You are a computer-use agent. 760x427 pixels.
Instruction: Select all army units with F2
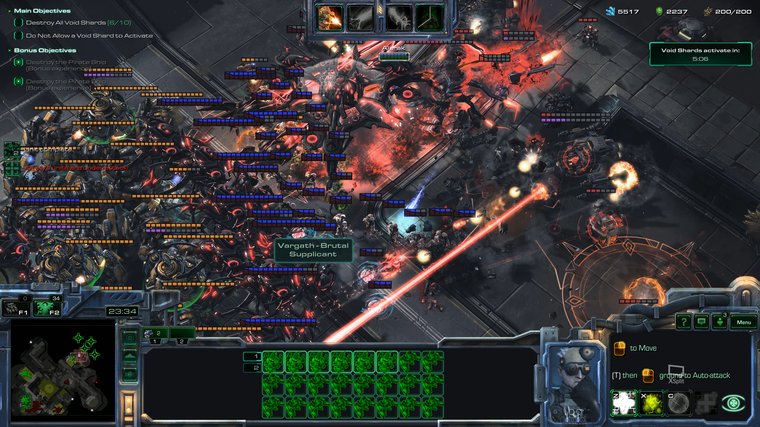pyautogui.click(x=47, y=308)
